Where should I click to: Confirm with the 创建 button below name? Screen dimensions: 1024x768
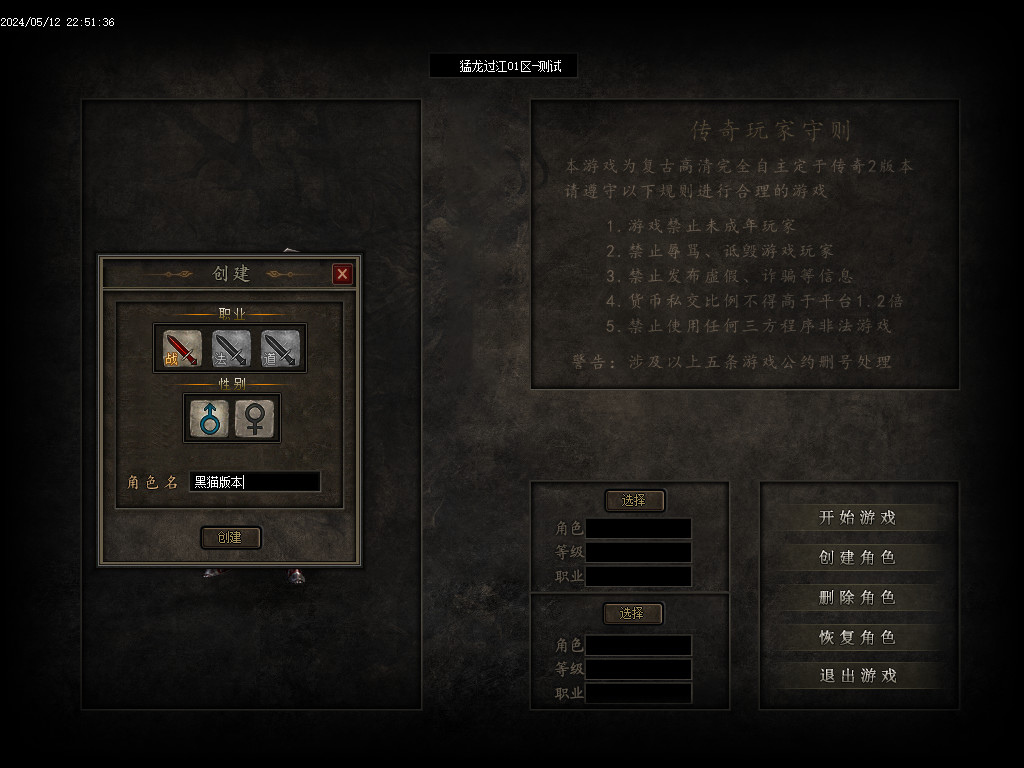click(x=230, y=538)
